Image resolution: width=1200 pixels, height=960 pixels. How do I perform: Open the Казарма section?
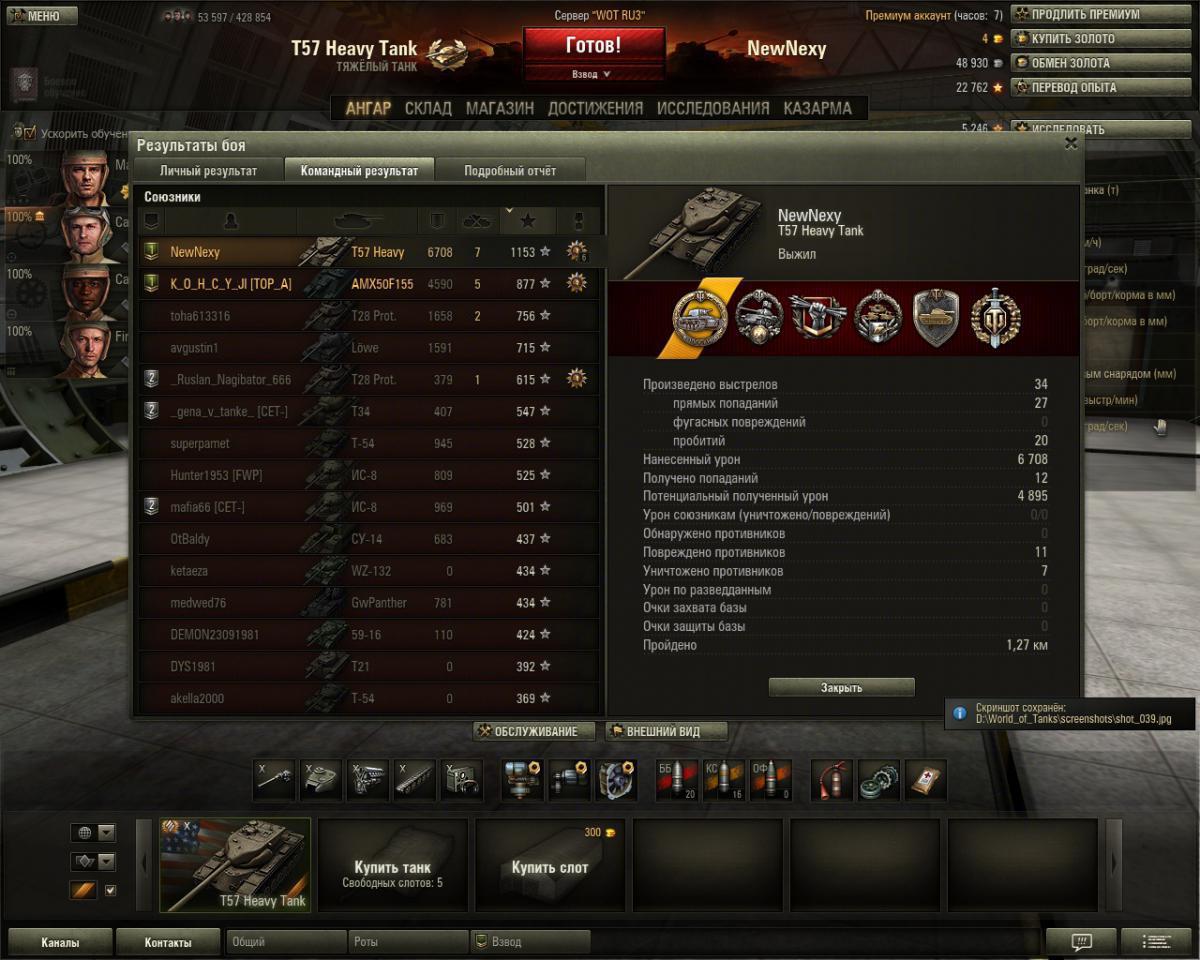817,108
